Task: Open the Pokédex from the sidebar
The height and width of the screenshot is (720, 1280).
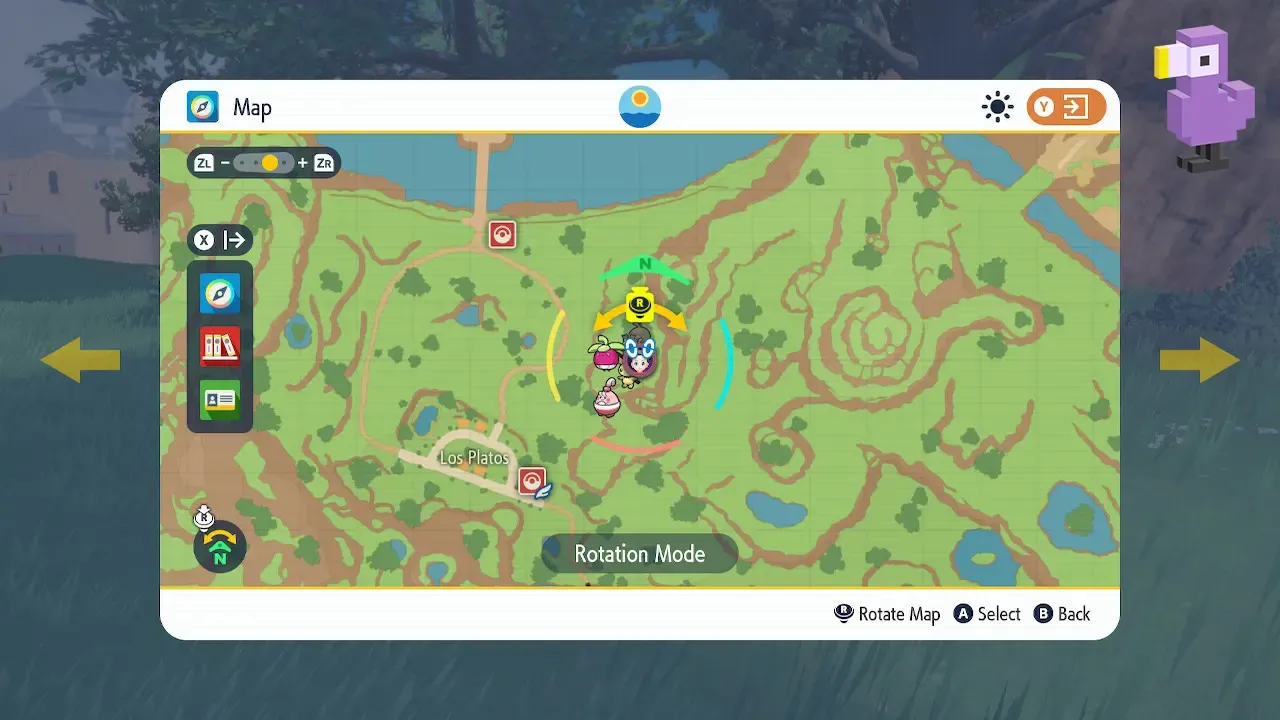Action: click(219, 345)
